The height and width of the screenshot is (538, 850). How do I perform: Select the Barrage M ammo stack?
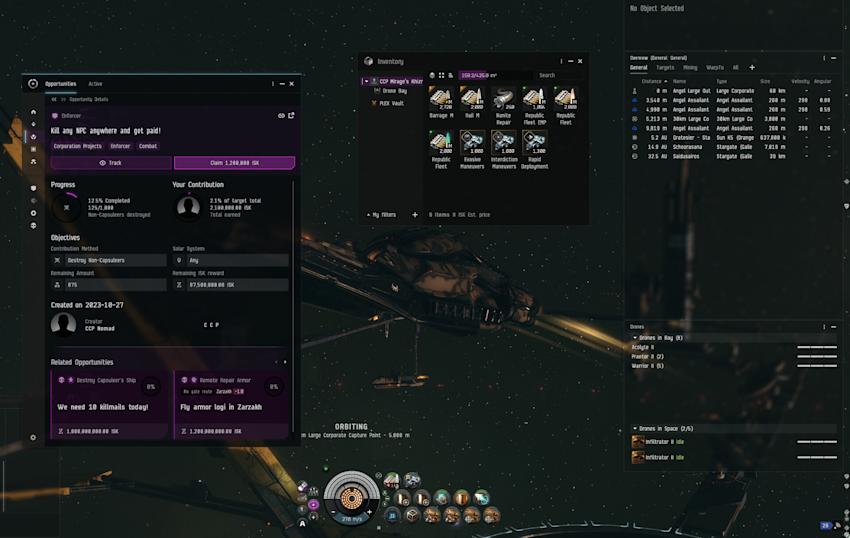[441, 102]
